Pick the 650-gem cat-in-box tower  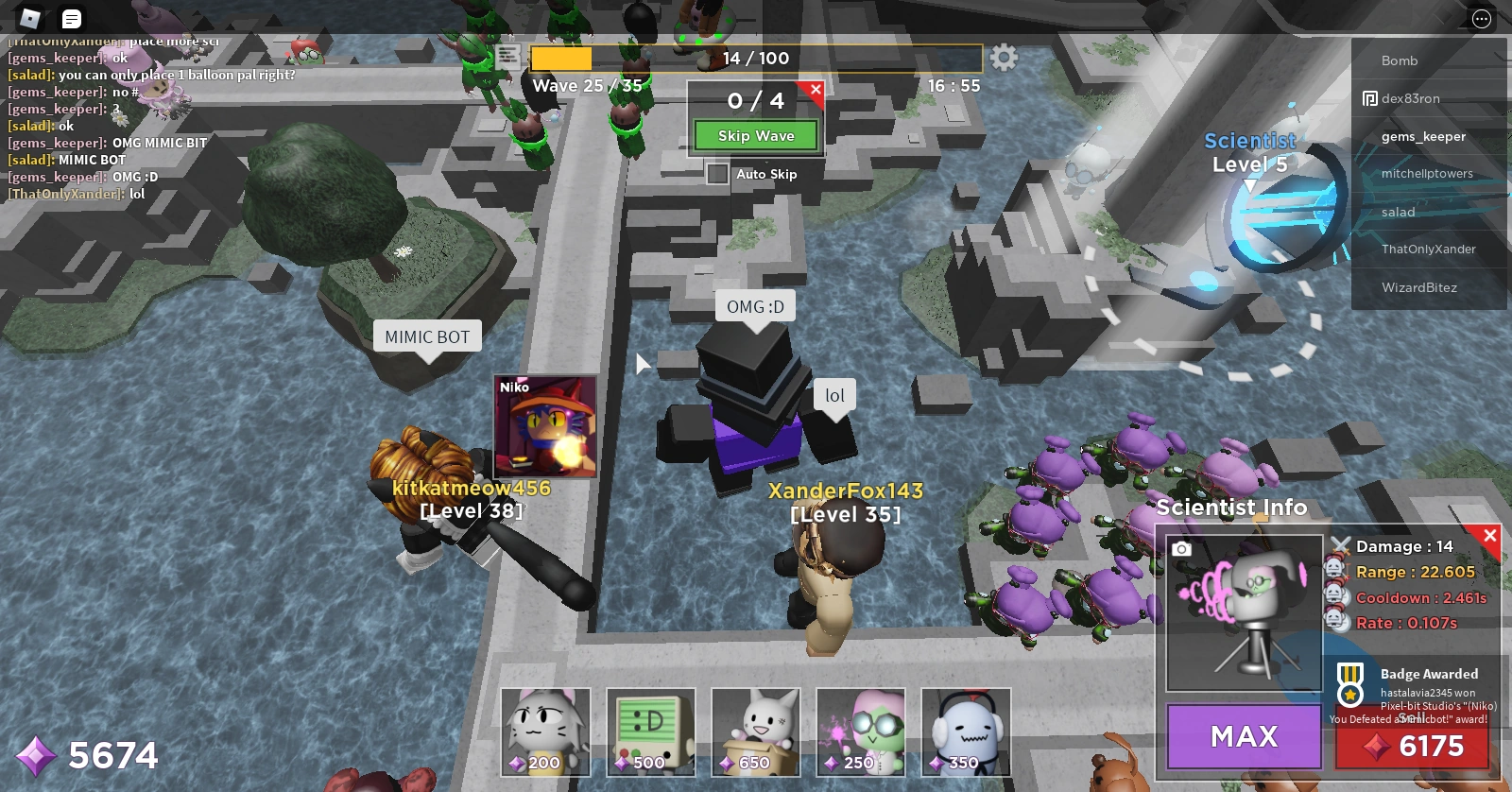coord(755,732)
